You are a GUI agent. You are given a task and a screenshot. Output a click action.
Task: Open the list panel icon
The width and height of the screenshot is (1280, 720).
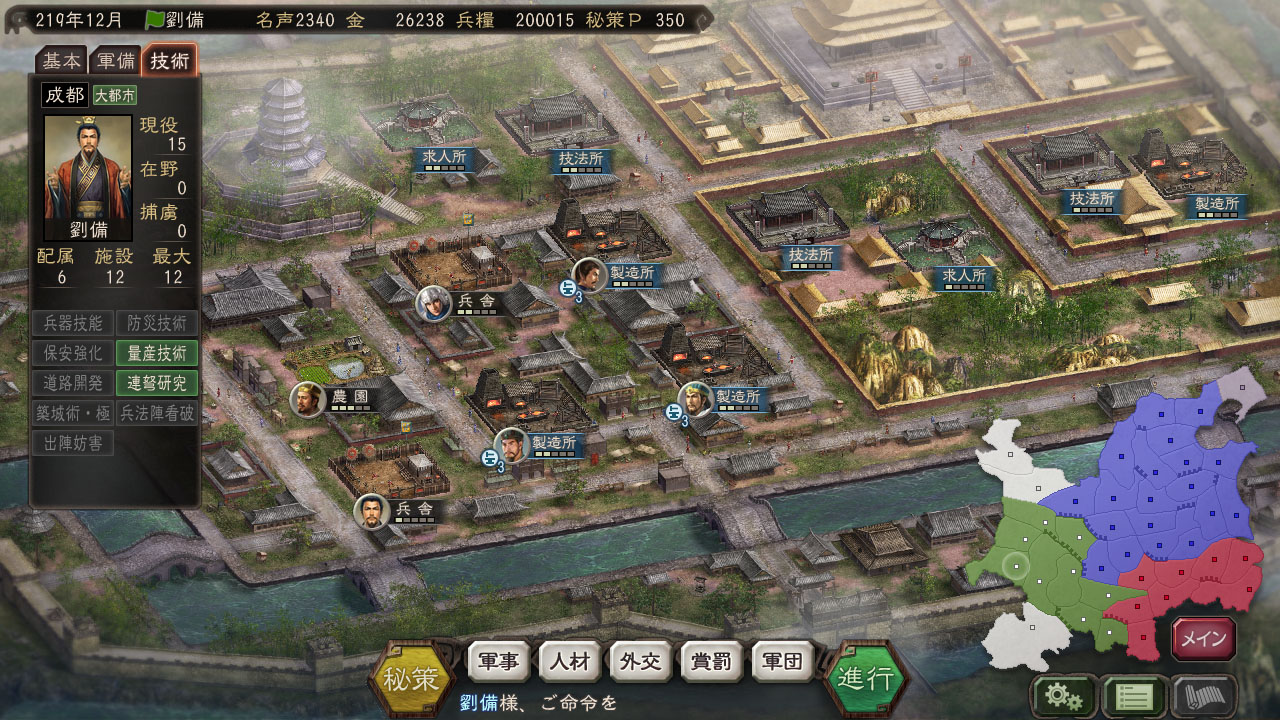(1133, 696)
